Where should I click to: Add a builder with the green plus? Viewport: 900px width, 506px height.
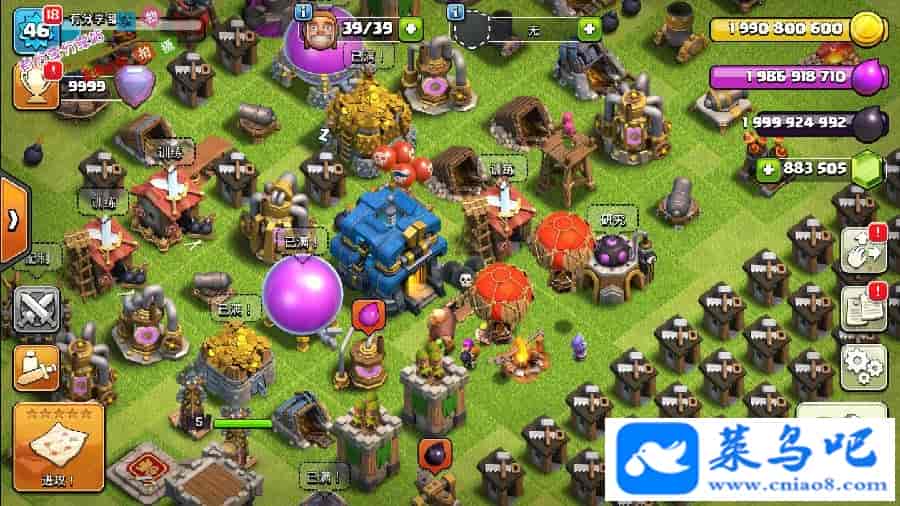(411, 28)
